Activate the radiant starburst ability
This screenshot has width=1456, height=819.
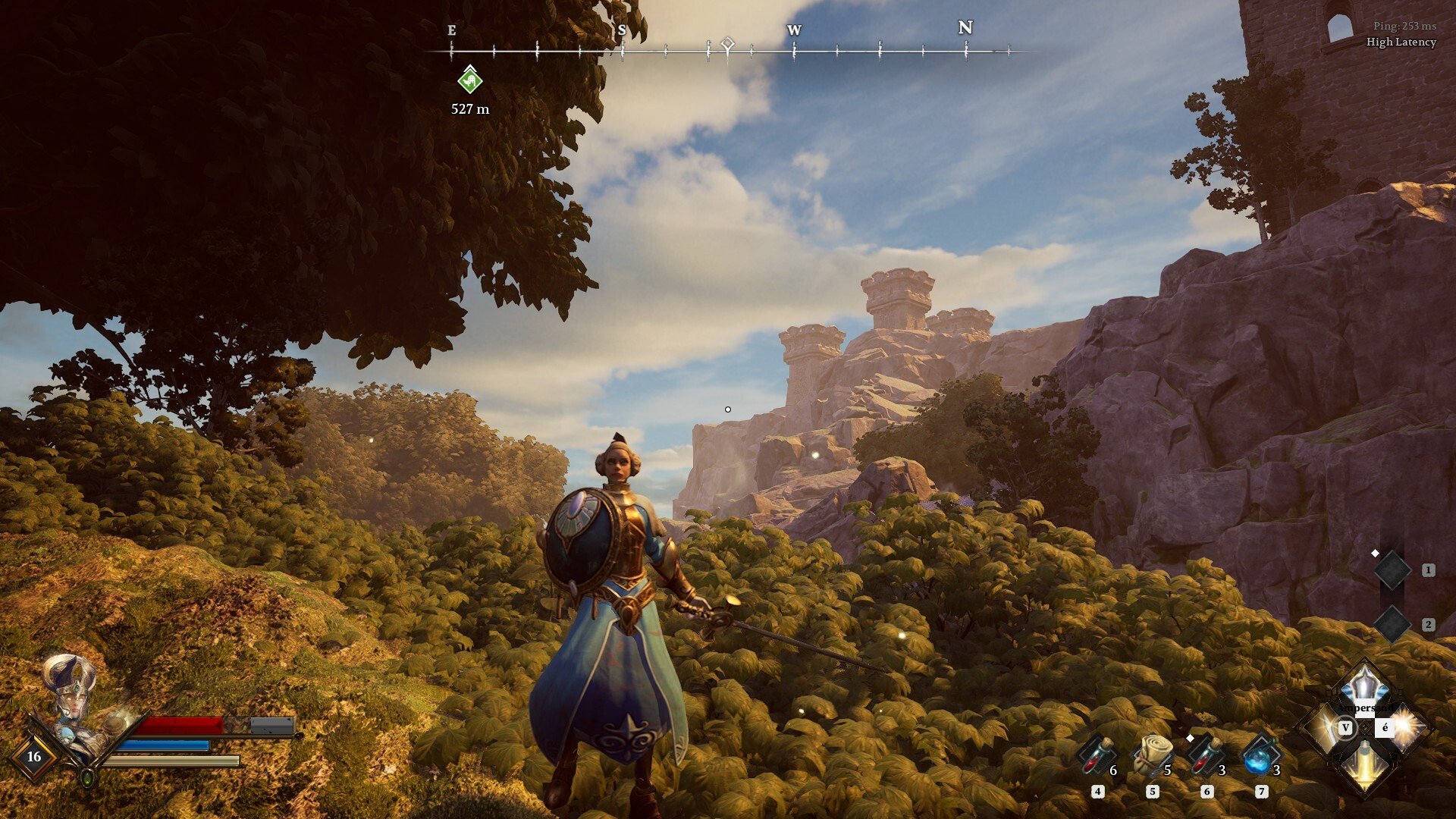click(x=1404, y=728)
